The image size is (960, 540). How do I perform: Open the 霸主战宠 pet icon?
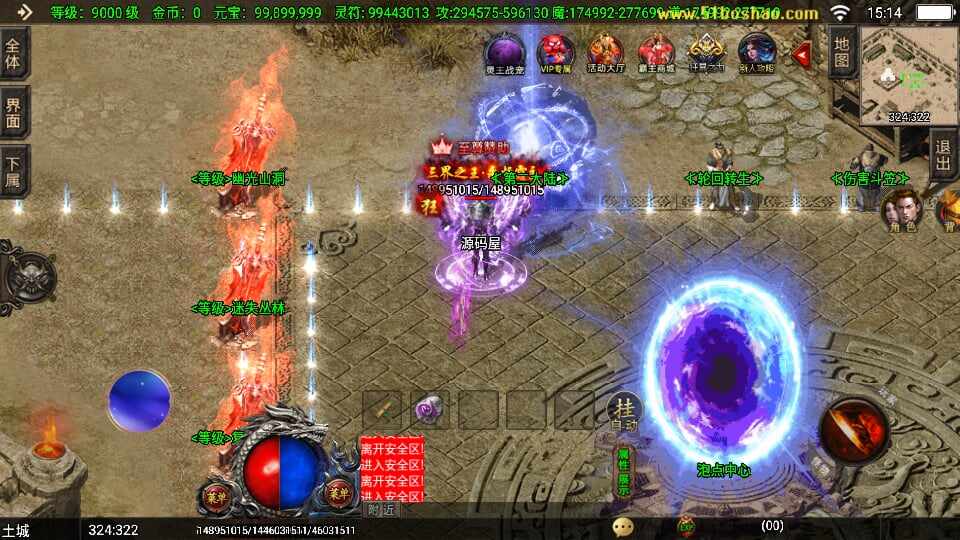click(x=504, y=52)
